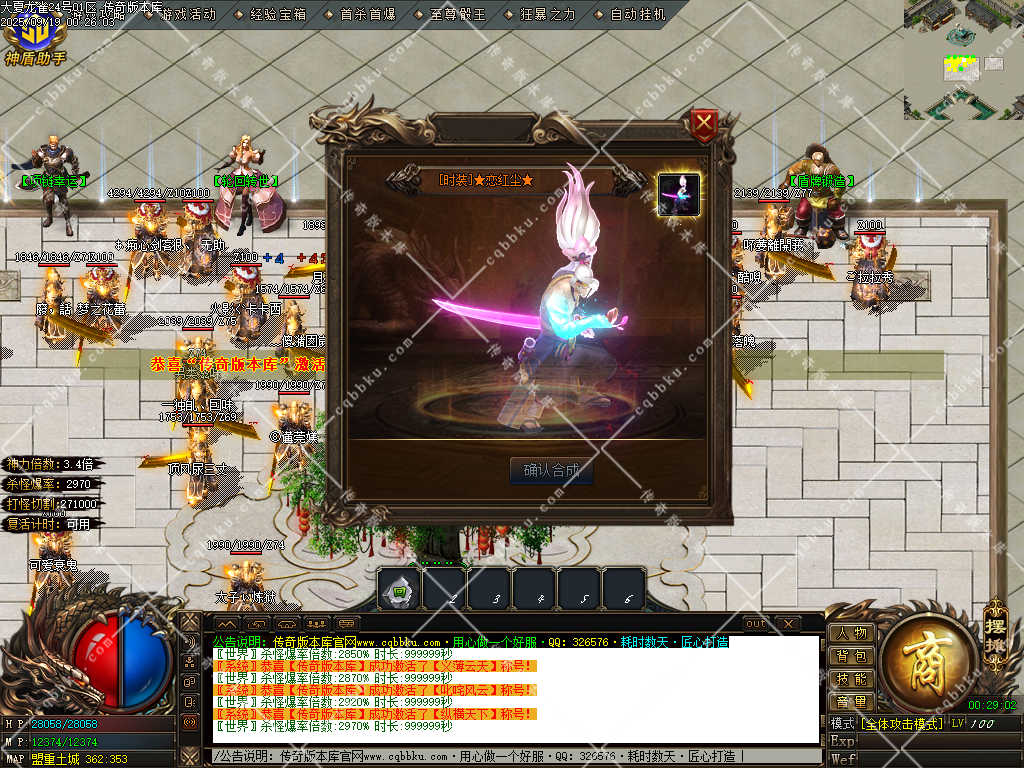Select the costume preview thumbnail icon
The width and height of the screenshot is (1024, 768).
click(678, 194)
